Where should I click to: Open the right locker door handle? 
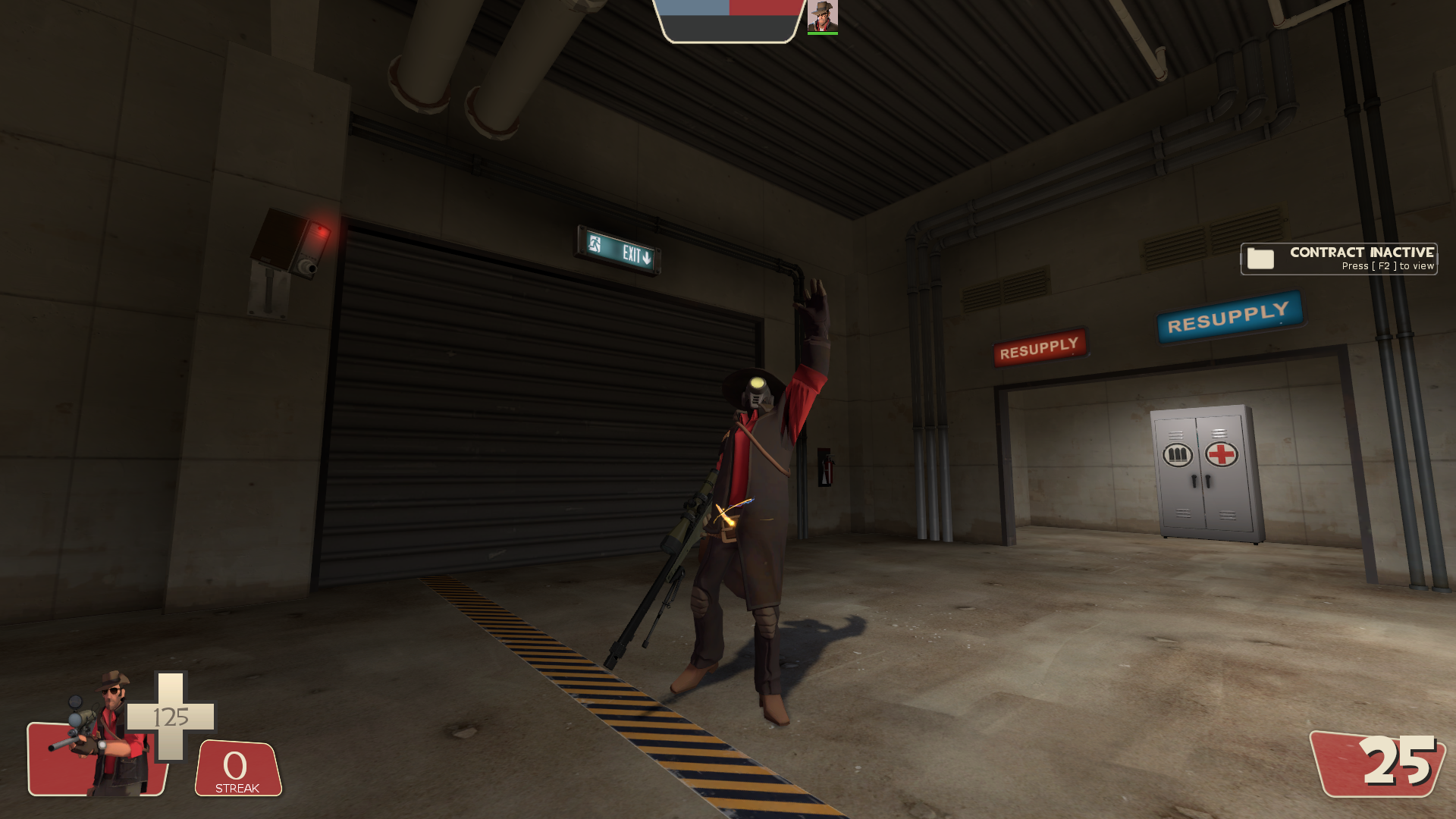[1207, 481]
